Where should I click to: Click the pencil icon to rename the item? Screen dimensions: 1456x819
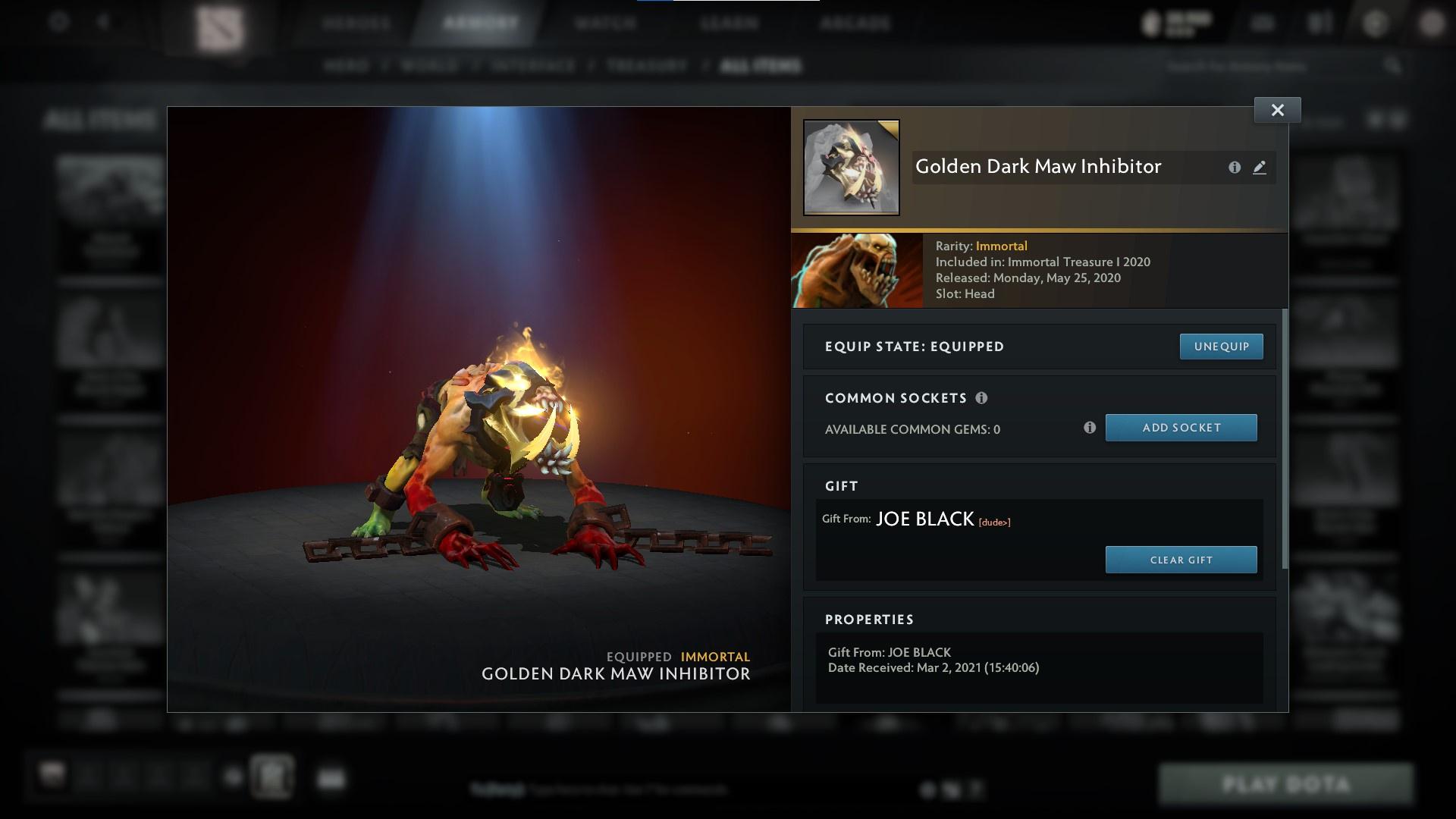pos(1260,168)
